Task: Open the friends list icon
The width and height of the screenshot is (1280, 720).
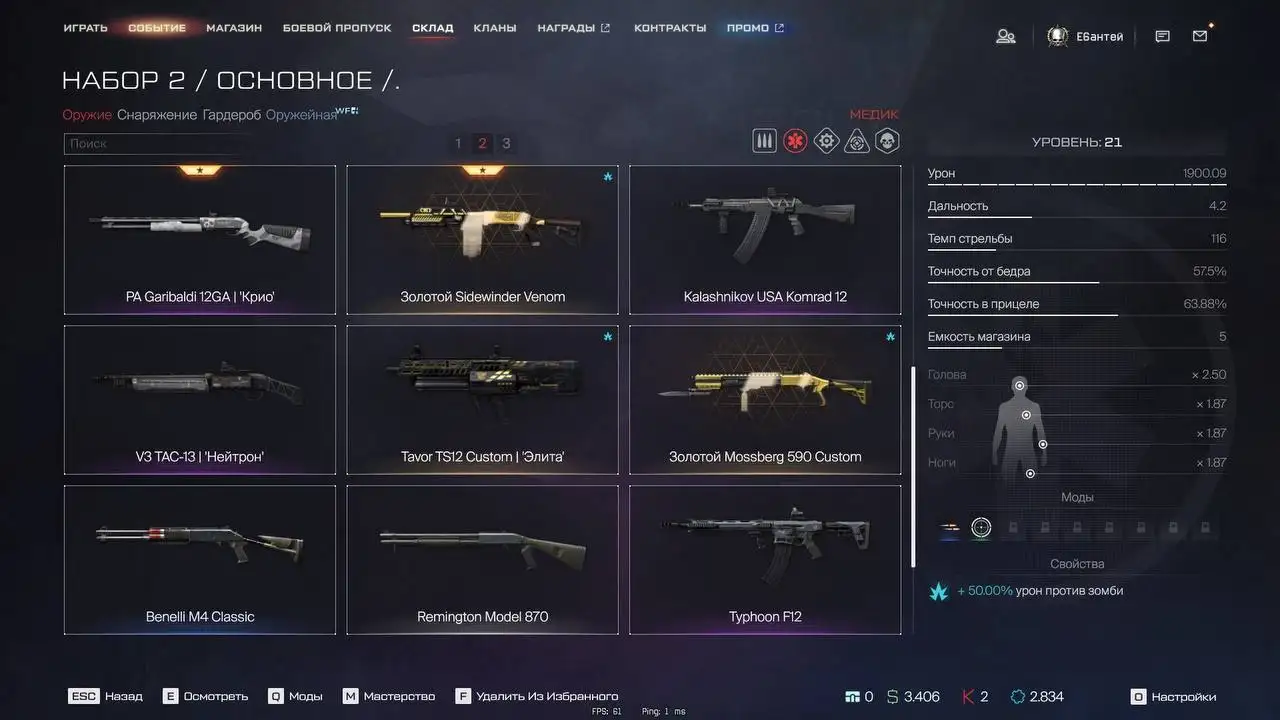Action: 1006,36
